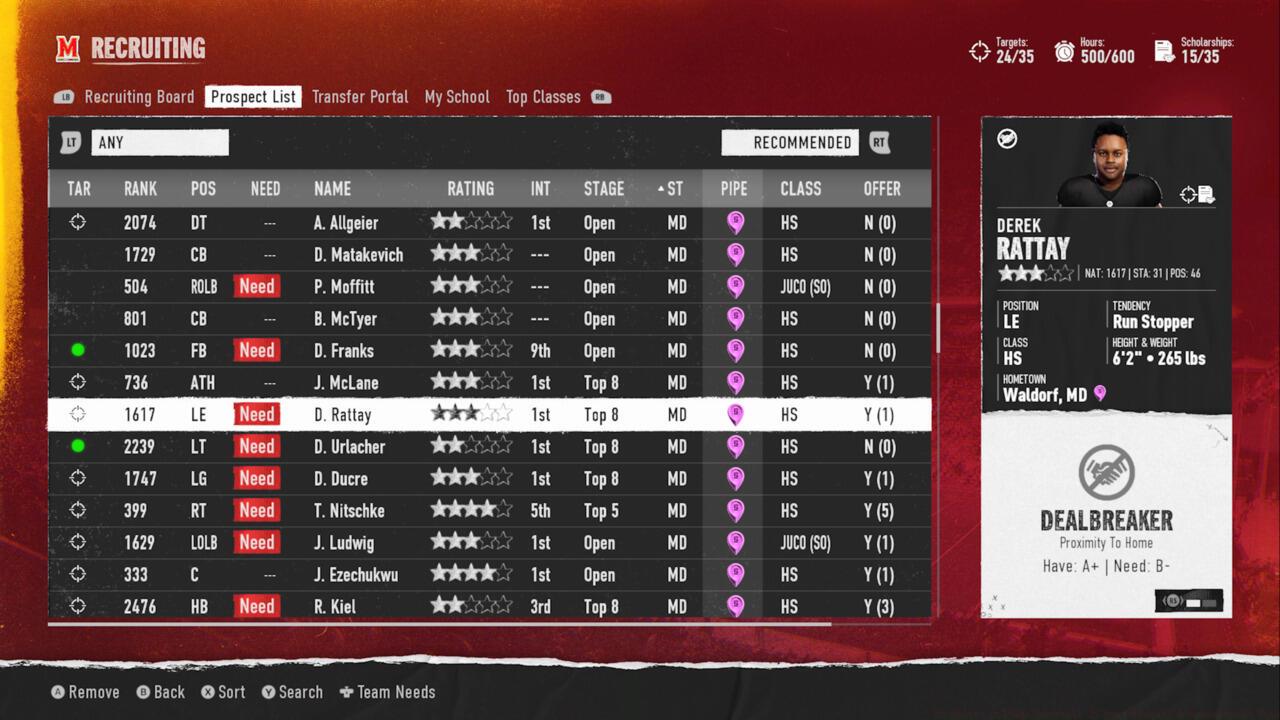
Task: Select prospect A. Allgeier row
Action: coord(345,223)
